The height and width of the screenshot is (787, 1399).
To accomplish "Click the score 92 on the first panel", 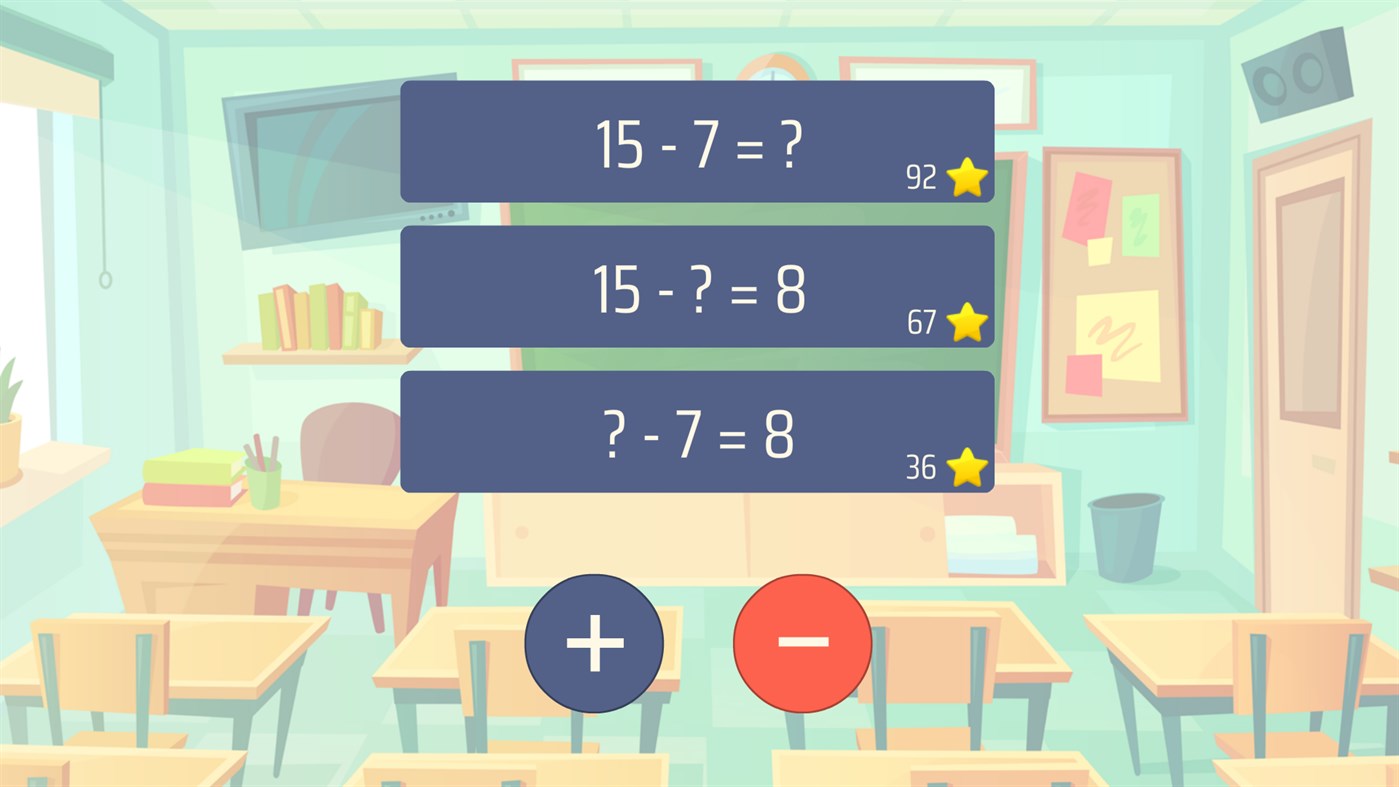I will pos(921,177).
